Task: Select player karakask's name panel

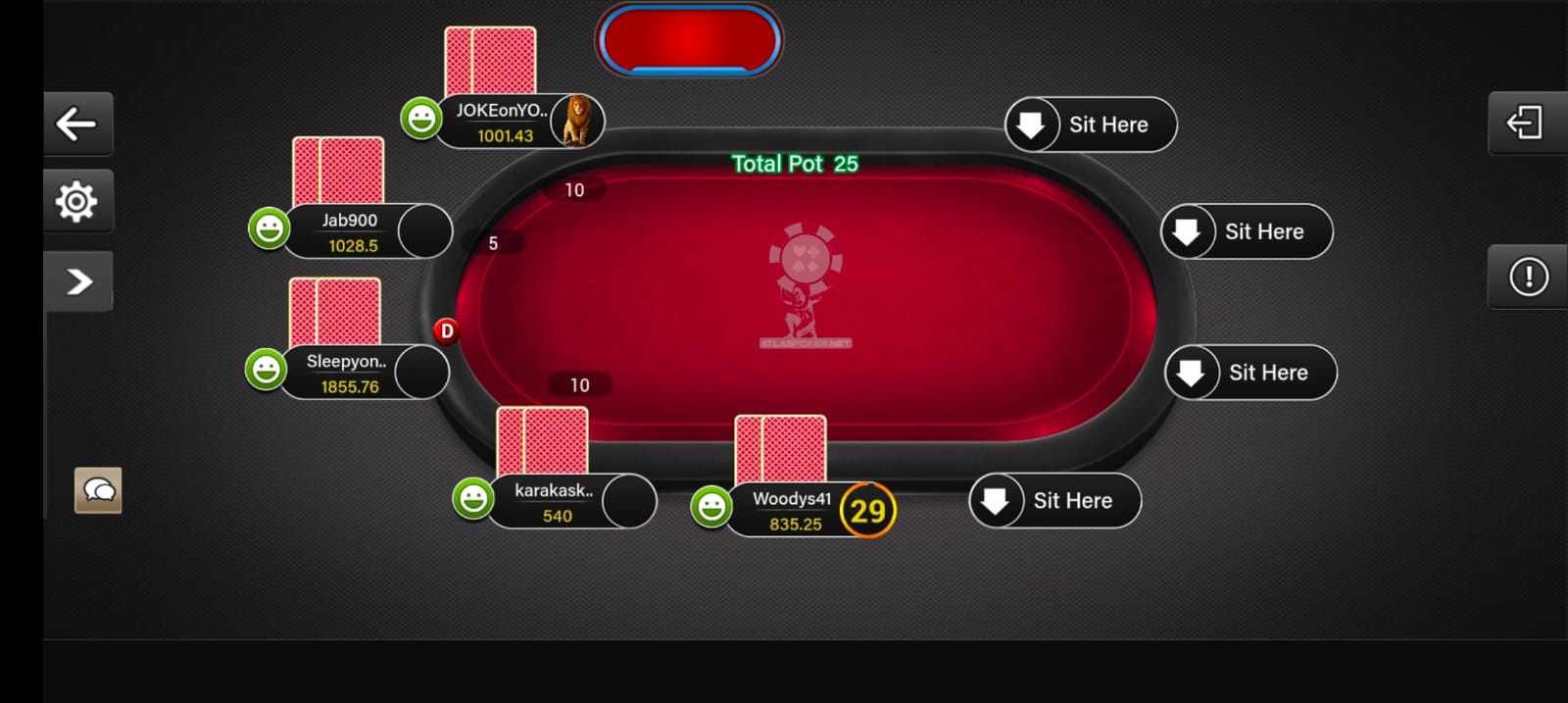Action: (x=554, y=502)
